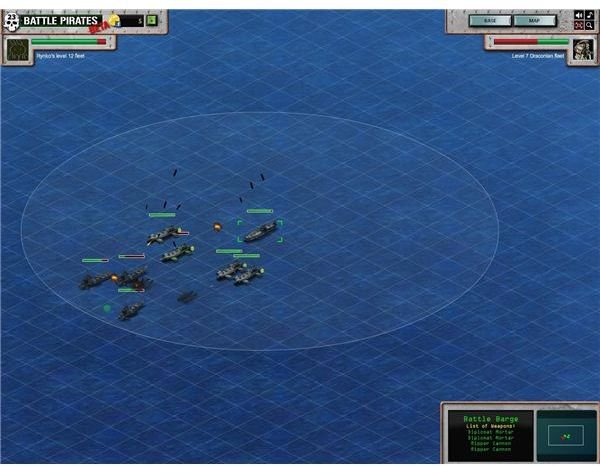The height and width of the screenshot is (466, 600).
Task: Toggle music with the note icon
Action: click(x=590, y=14)
